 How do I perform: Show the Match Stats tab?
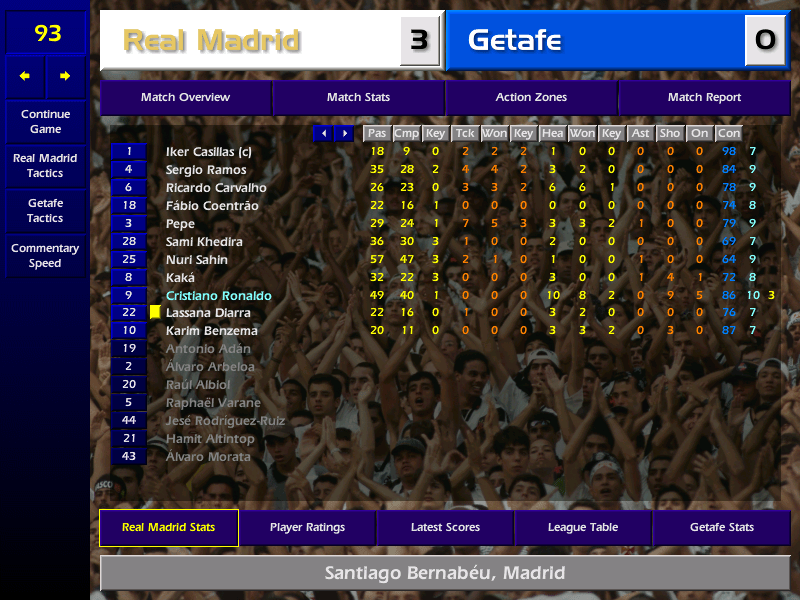(358, 98)
